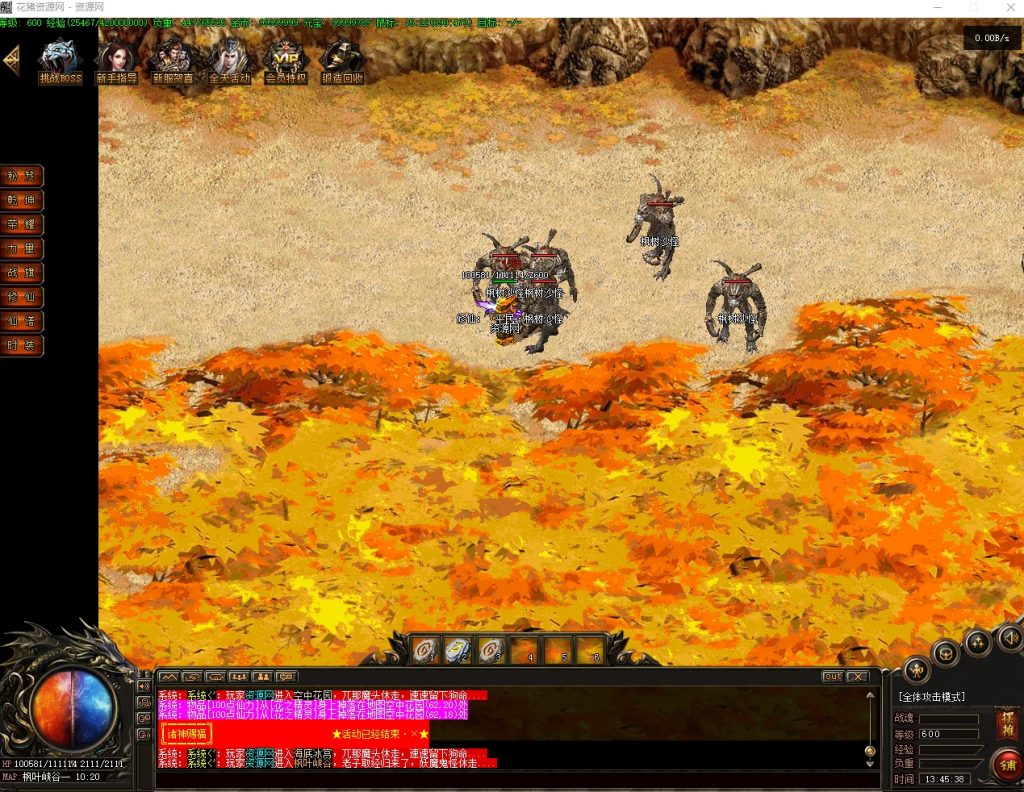This screenshot has height=792, width=1024.
Task: Select the 力量 side menu button
Action: [x=22, y=248]
